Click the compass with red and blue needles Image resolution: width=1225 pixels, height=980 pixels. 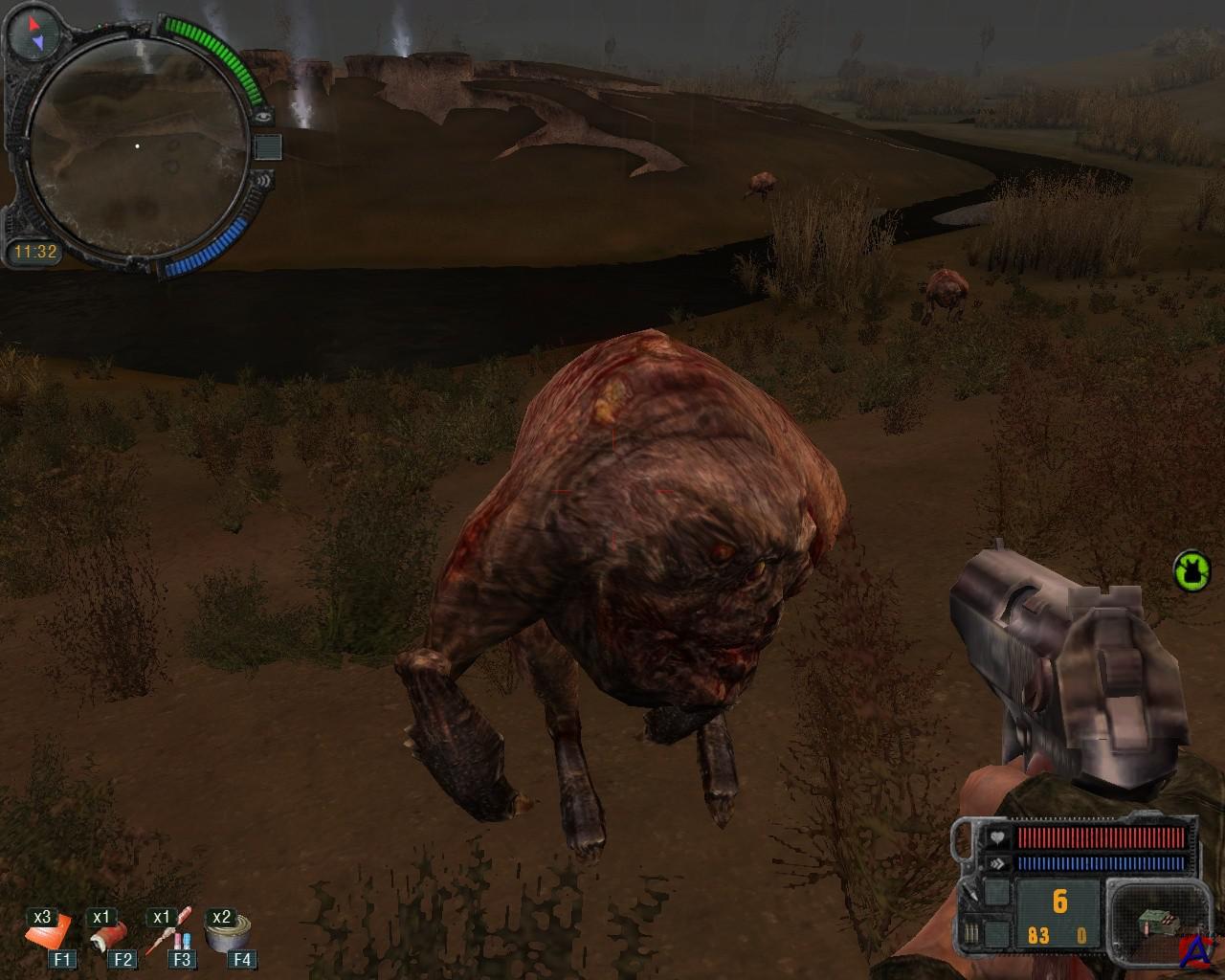click(33, 33)
